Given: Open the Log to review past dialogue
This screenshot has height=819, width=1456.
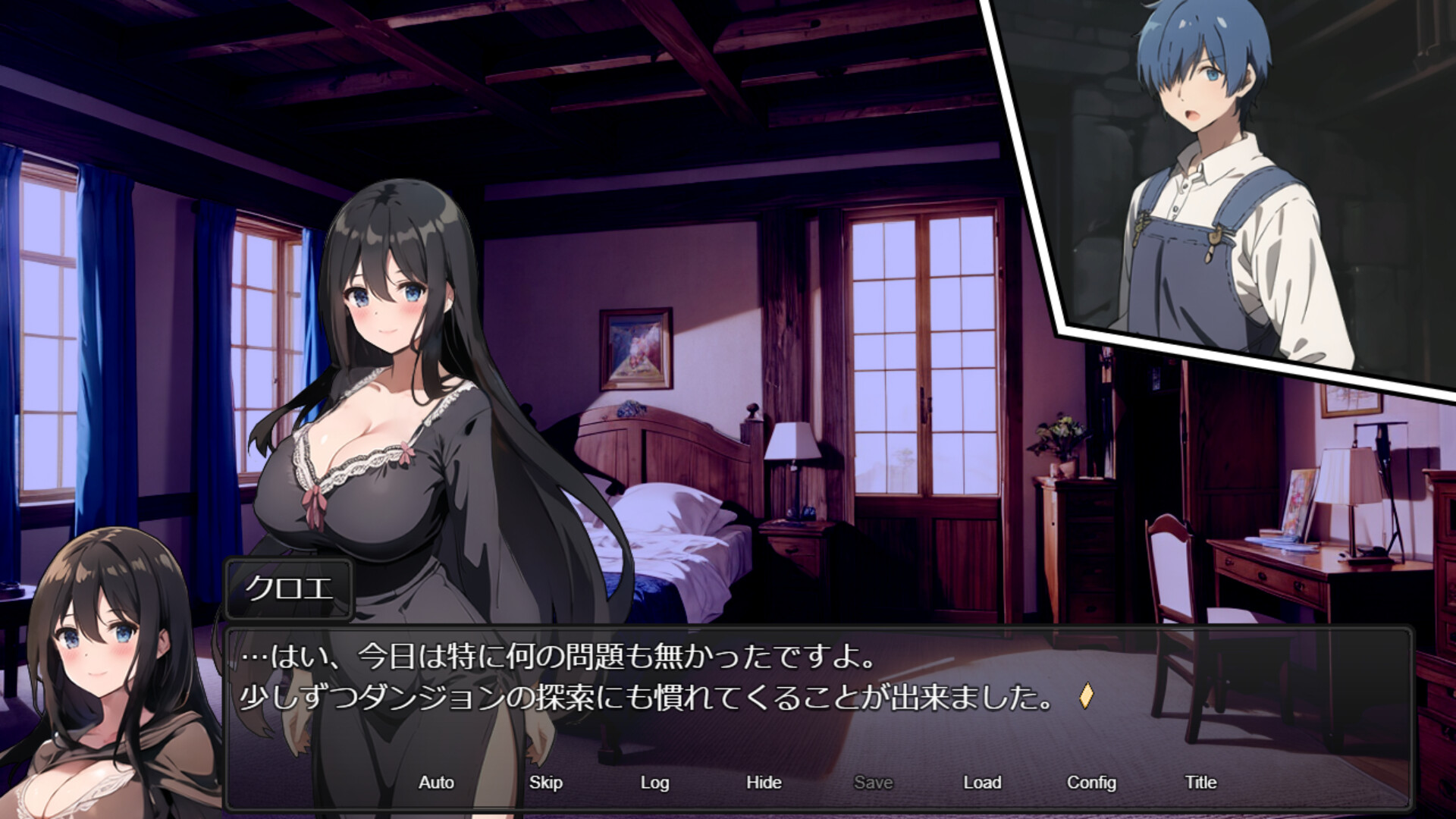Looking at the screenshot, I should point(654,782).
